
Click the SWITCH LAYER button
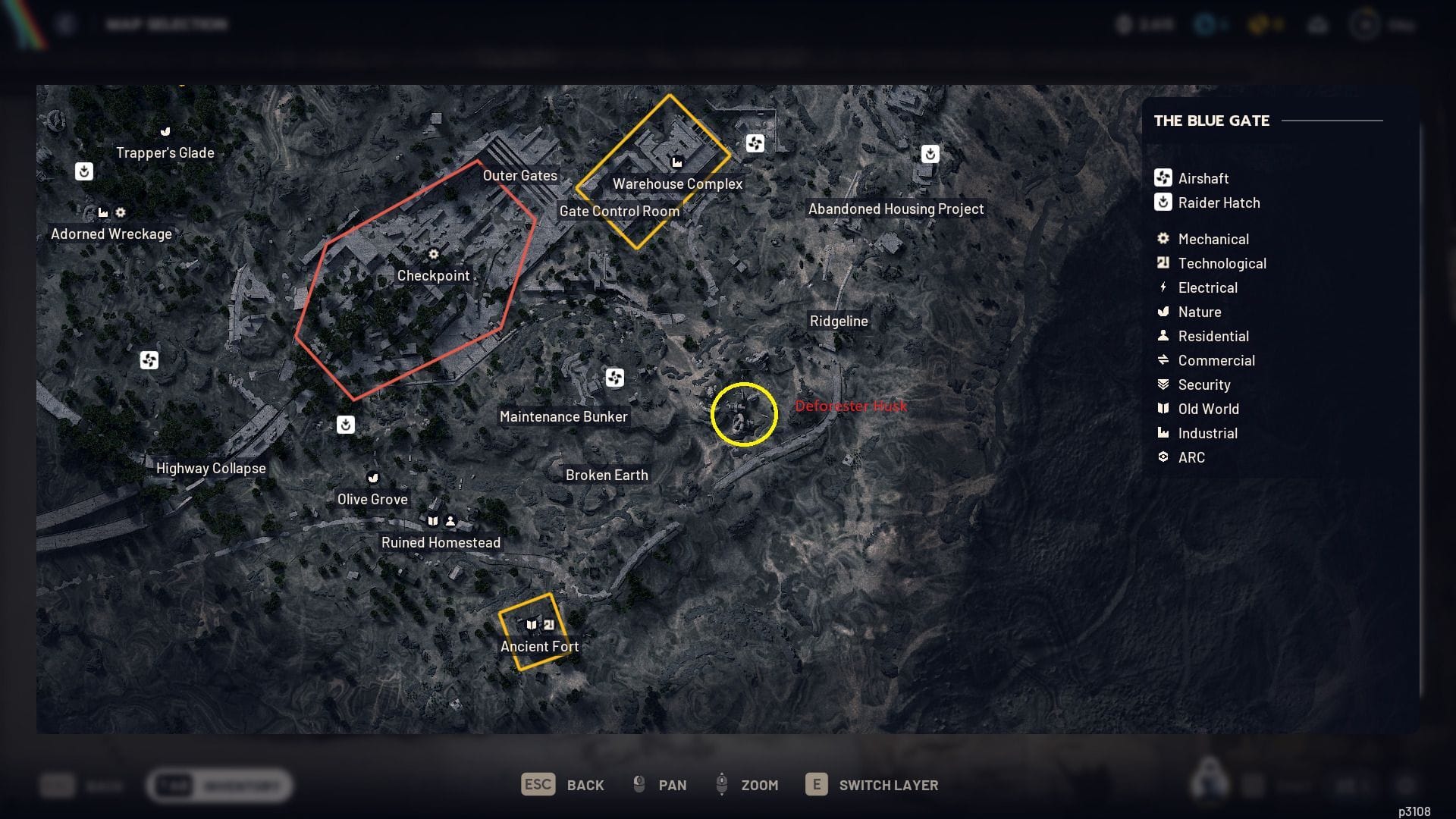tap(871, 785)
